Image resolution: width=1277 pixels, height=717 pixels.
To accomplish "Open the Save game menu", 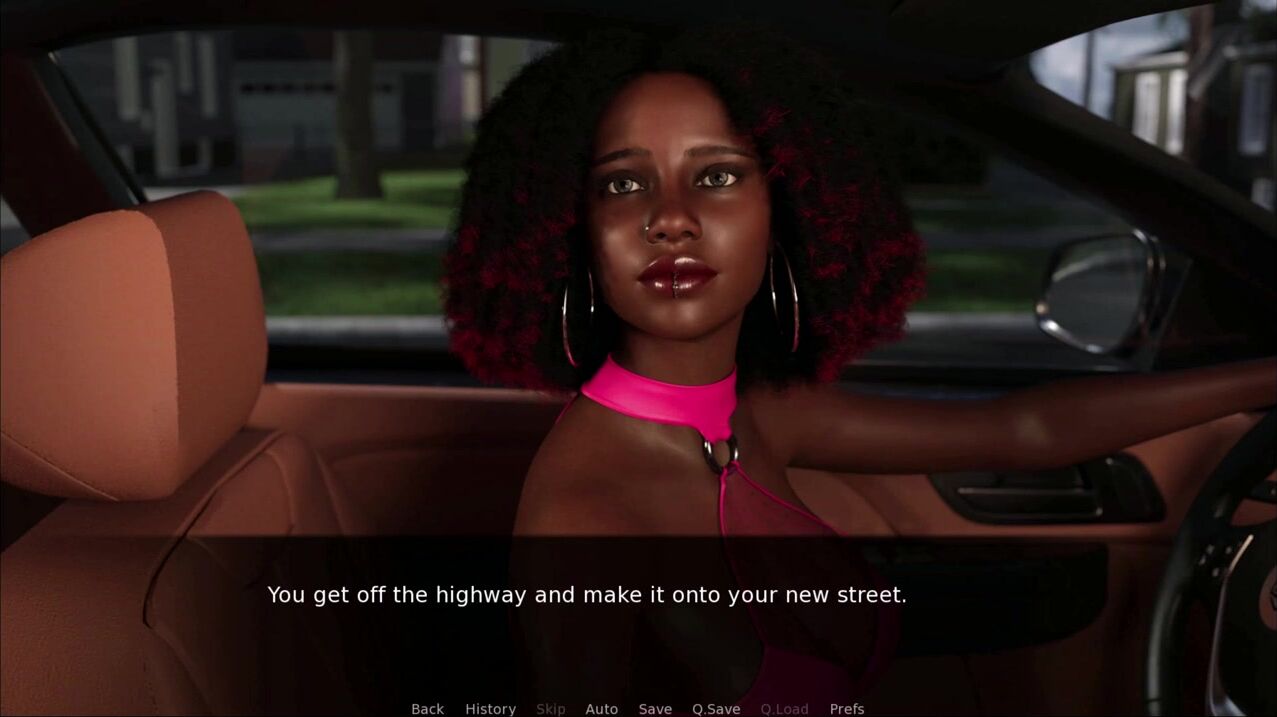I will coord(655,709).
